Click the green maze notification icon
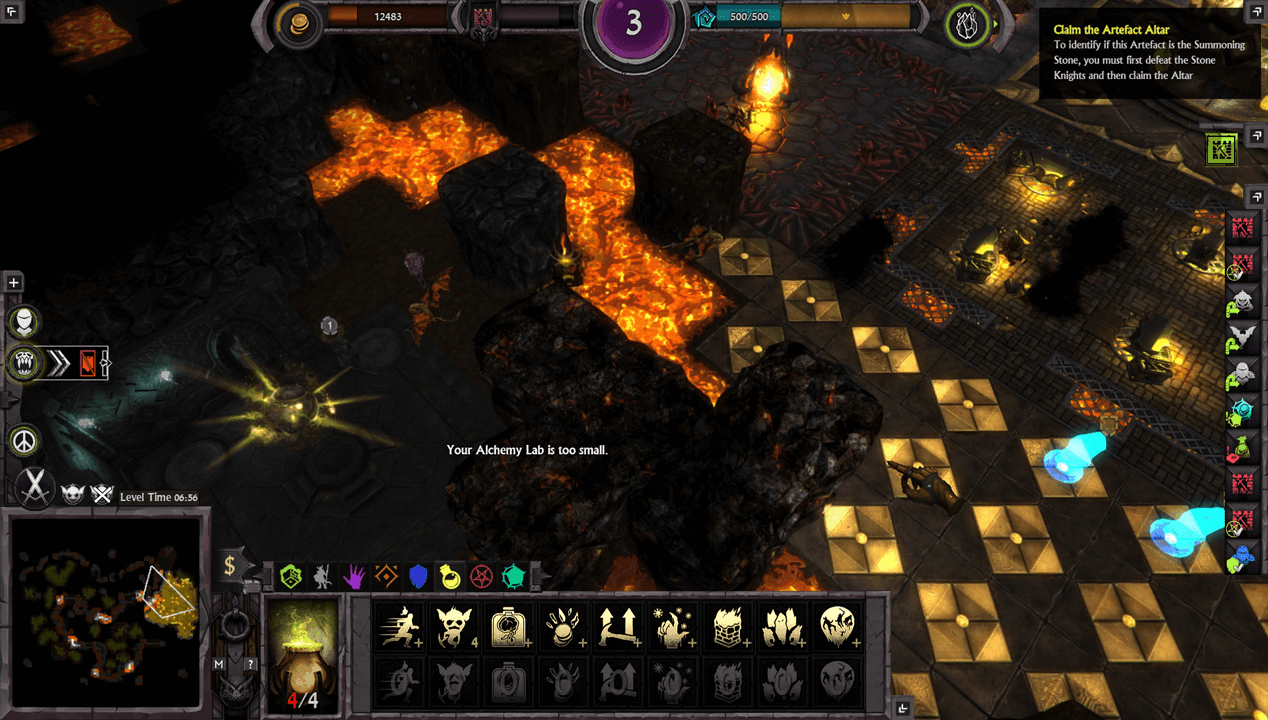1268x720 pixels. pos(1222,150)
